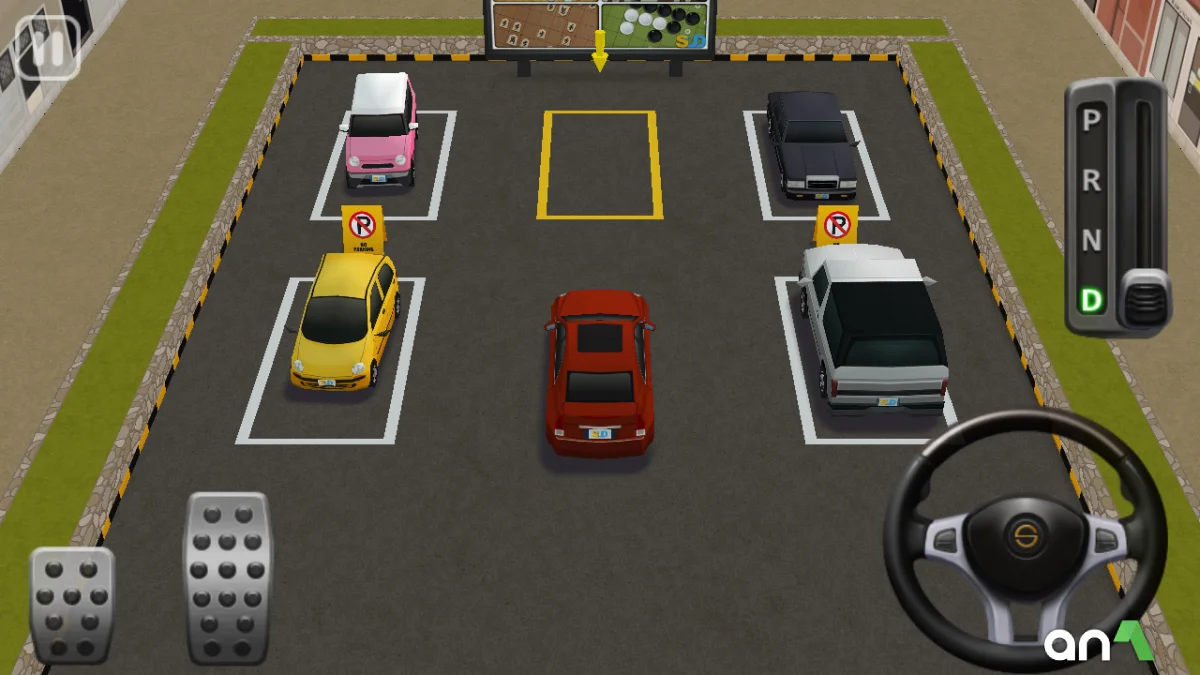Step on the brake pedal
This screenshot has width=1200, height=675.
tap(72, 605)
